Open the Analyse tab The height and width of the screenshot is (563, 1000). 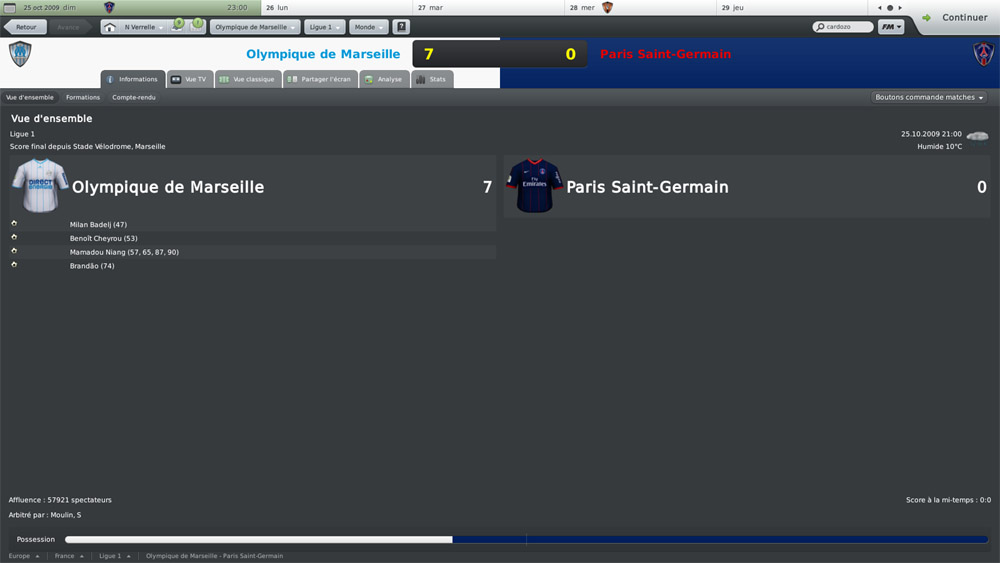(384, 79)
